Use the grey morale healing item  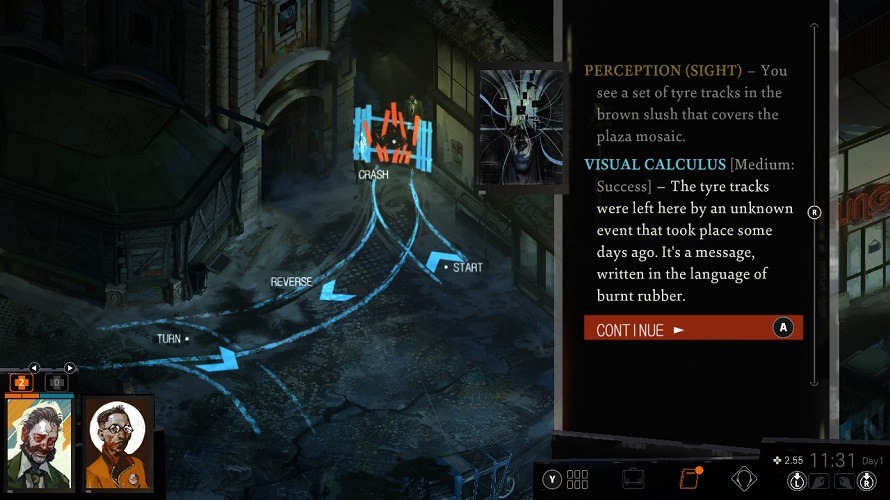pos(56,382)
